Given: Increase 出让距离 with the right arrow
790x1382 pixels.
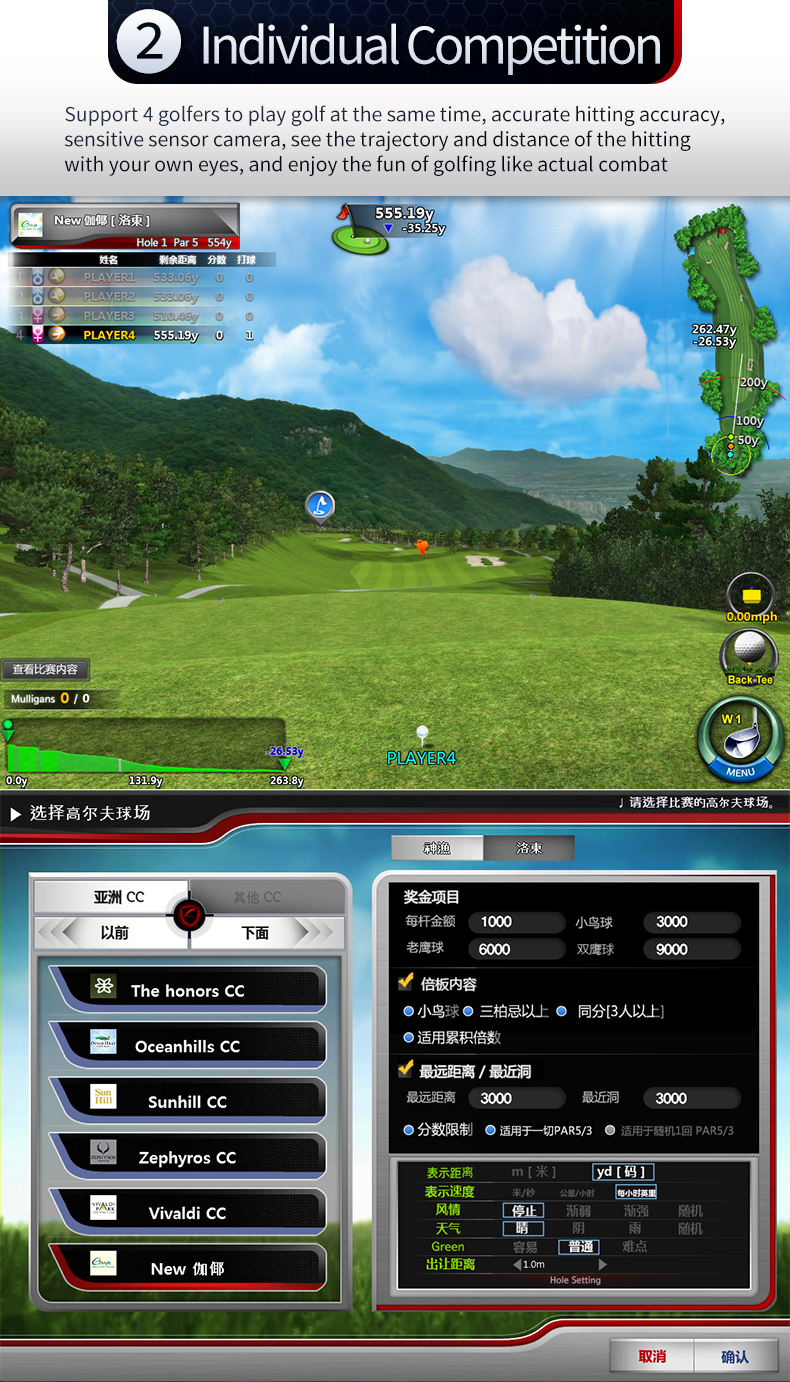Looking at the screenshot, I should (x=602, y=1264).
